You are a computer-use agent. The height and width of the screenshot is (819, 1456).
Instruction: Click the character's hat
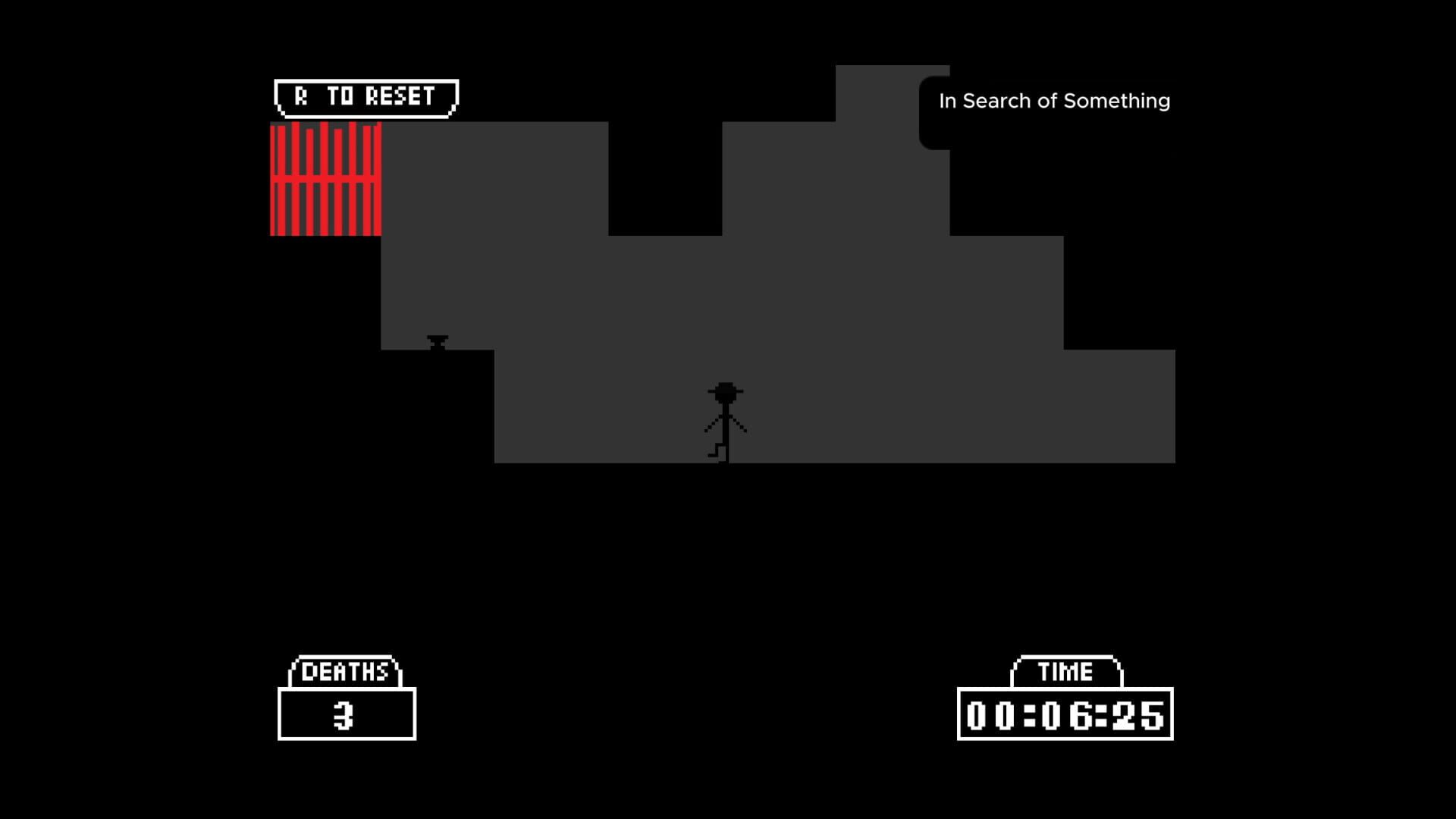pyautogui.click(x=723, y=391)
